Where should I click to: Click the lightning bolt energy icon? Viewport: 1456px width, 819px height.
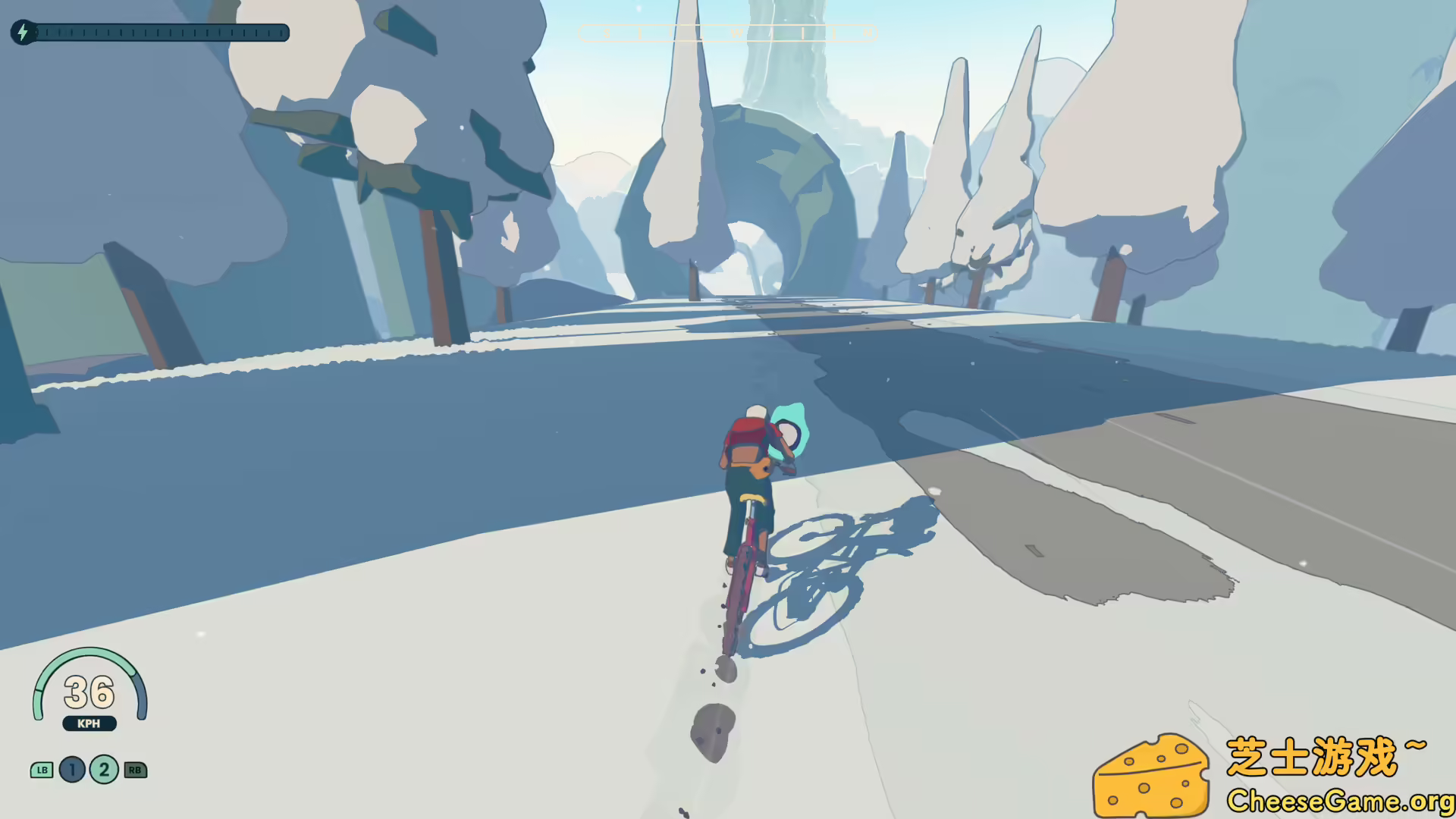(x=22, y=33)
